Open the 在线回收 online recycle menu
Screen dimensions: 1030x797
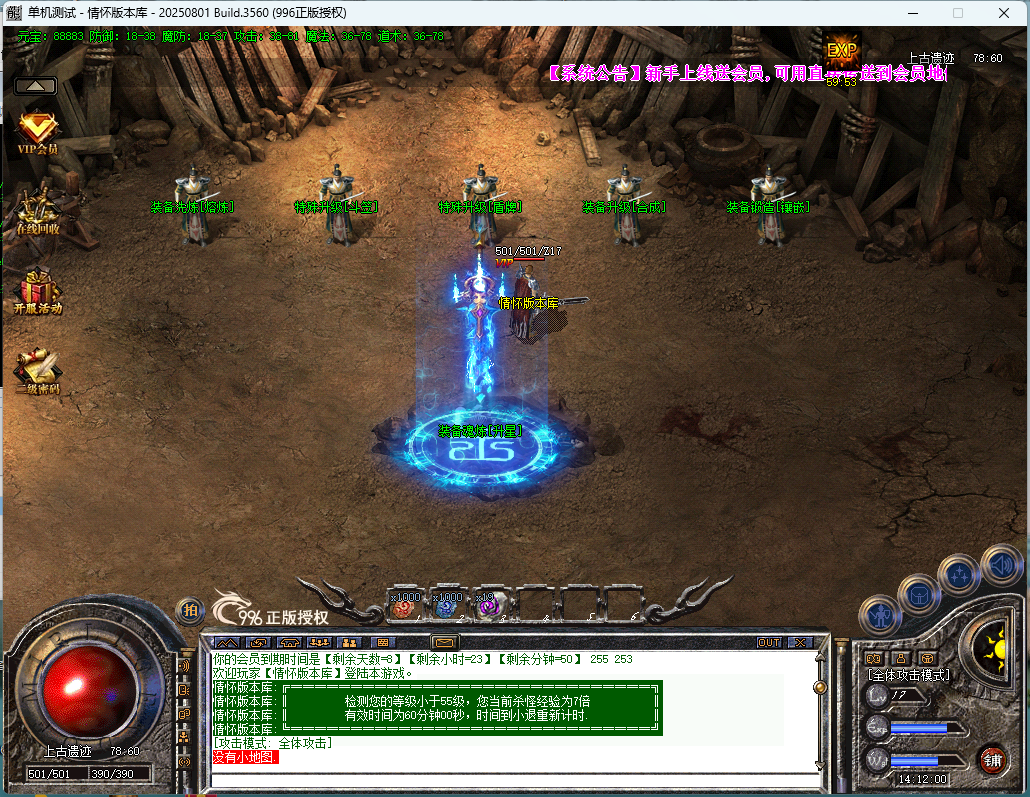(x=38, y=211)
